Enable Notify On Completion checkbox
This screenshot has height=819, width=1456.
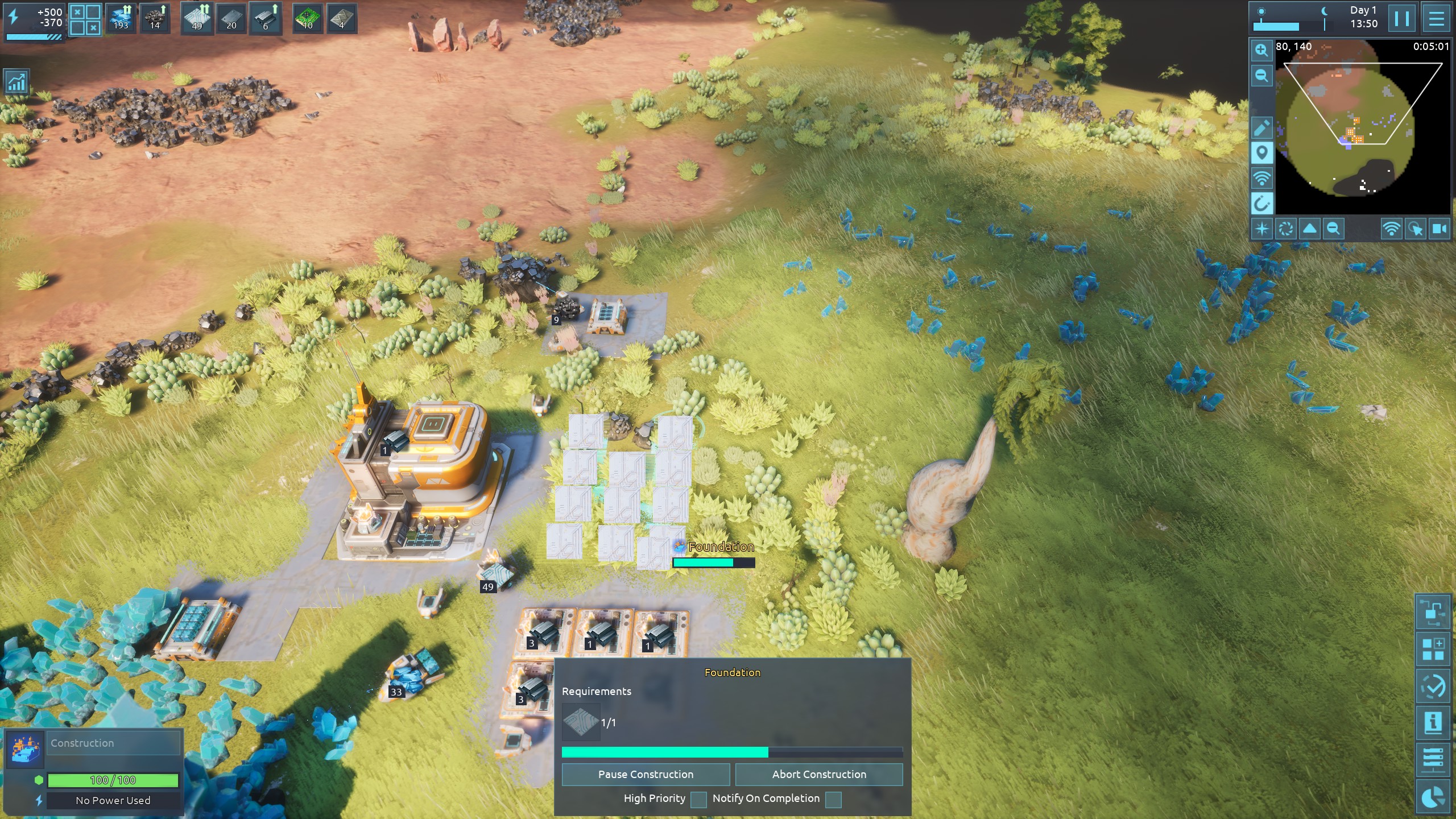click(x=833, y=799)
